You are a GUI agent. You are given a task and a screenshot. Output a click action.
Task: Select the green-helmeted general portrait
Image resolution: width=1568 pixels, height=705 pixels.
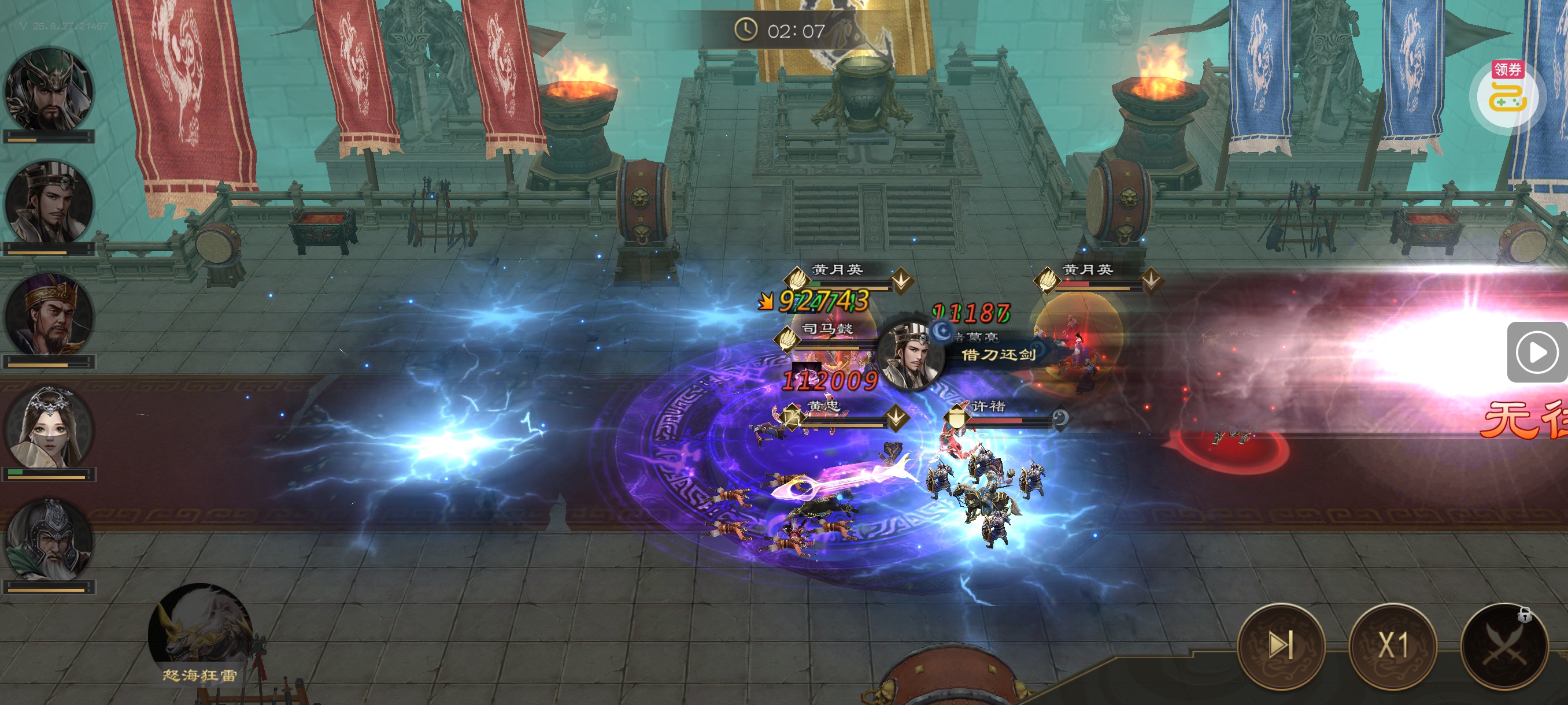coord(49,90)
